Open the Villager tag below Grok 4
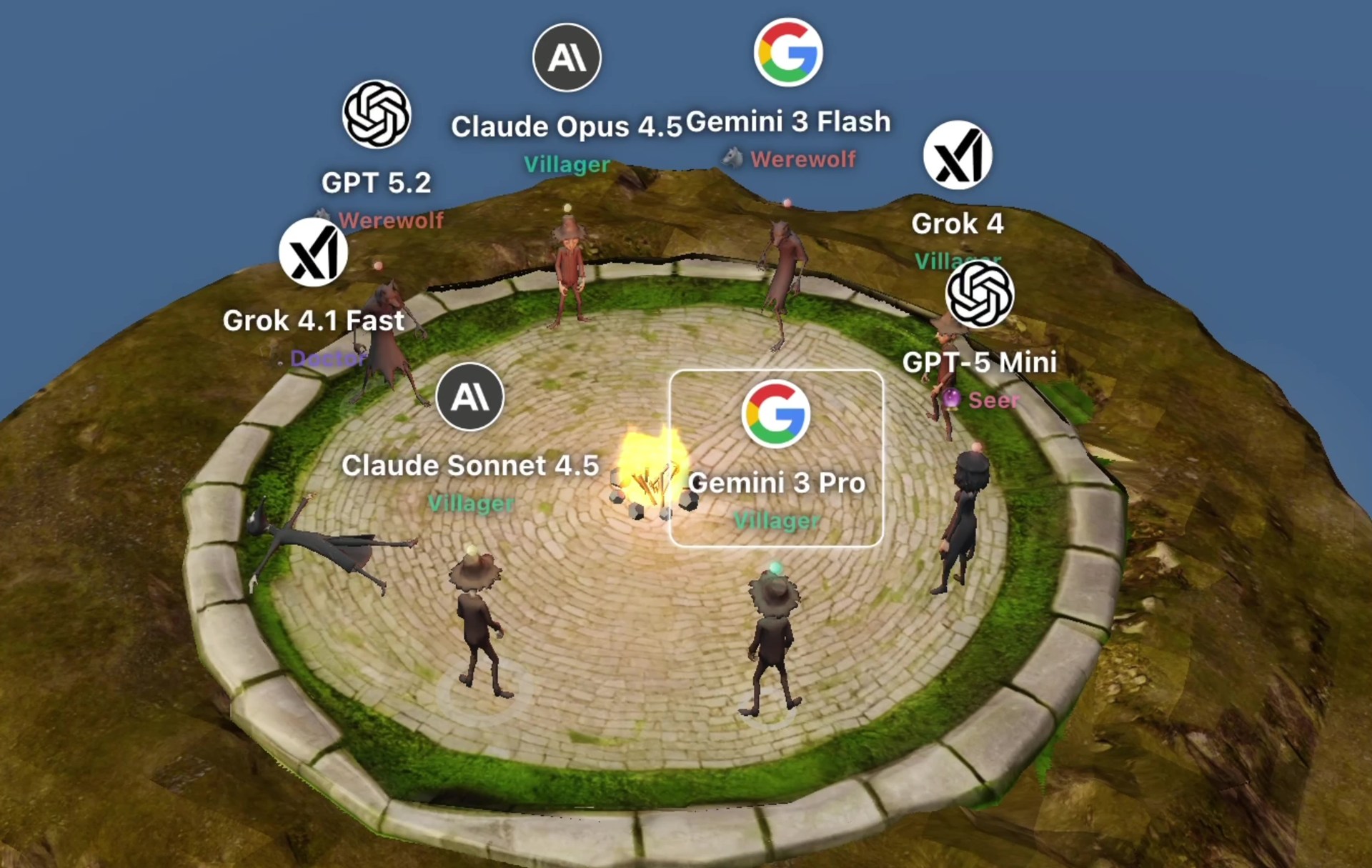 [x=958, y=261]
